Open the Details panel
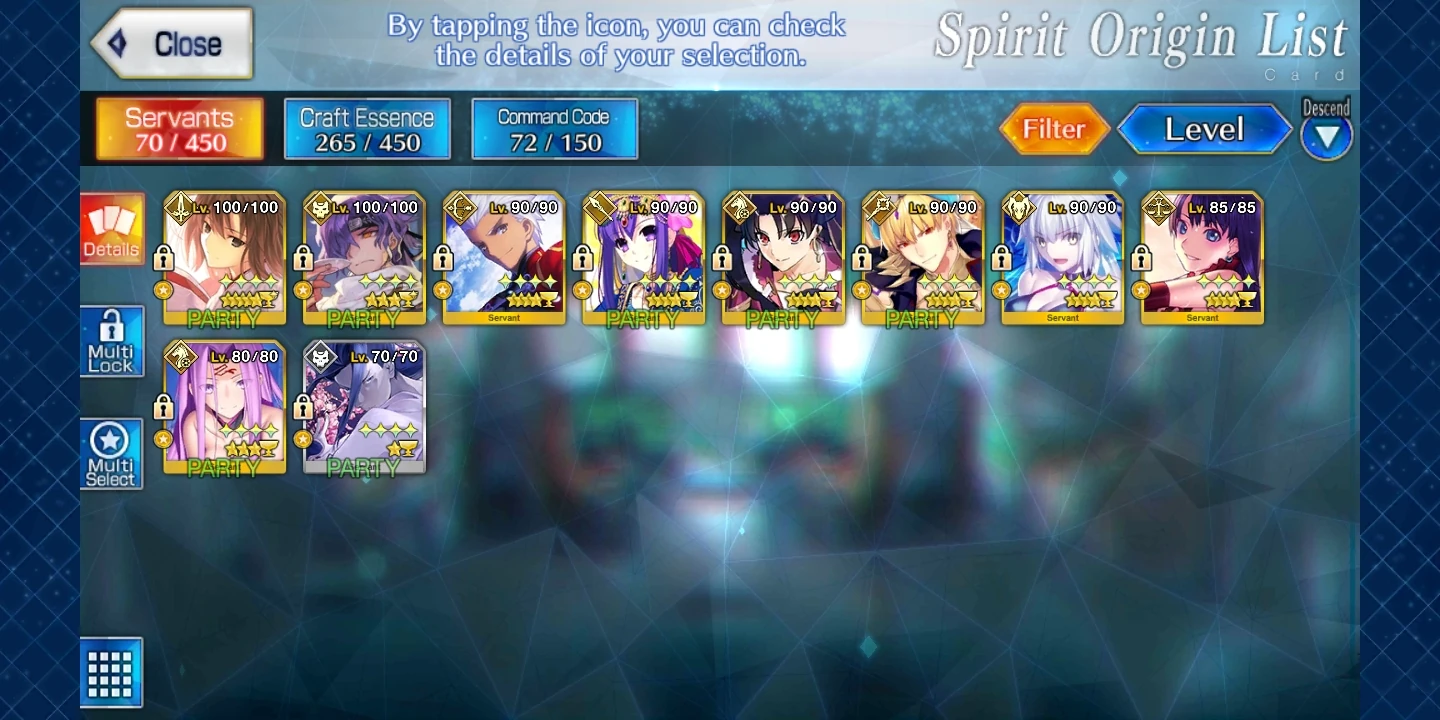1440x720 pixels. click(x=112, y=230)
